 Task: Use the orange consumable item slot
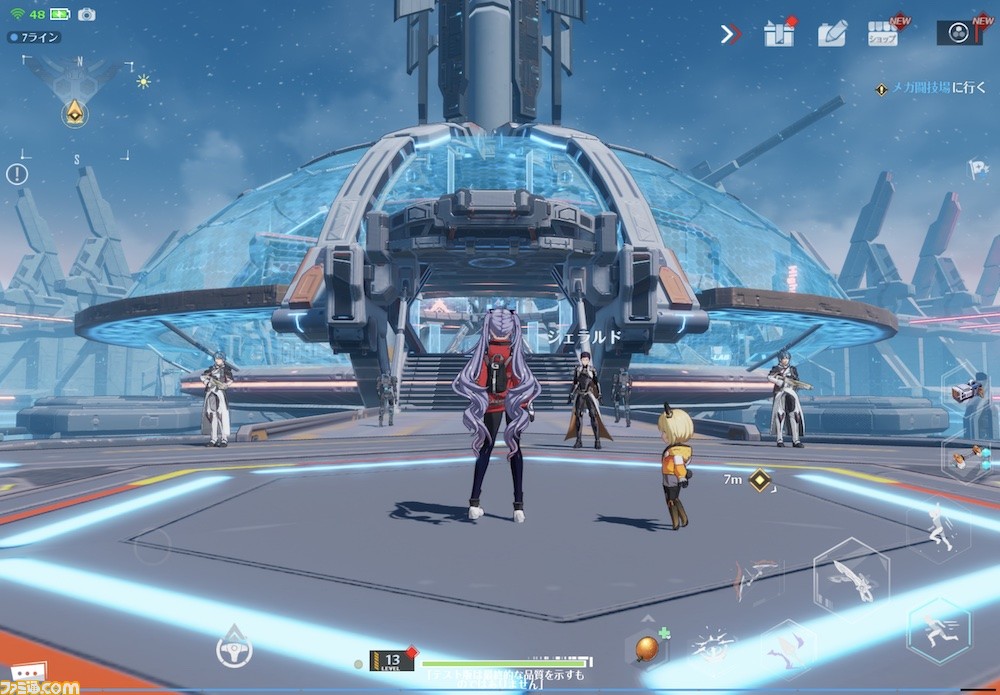pyautogui.click(x=646, y=646)
